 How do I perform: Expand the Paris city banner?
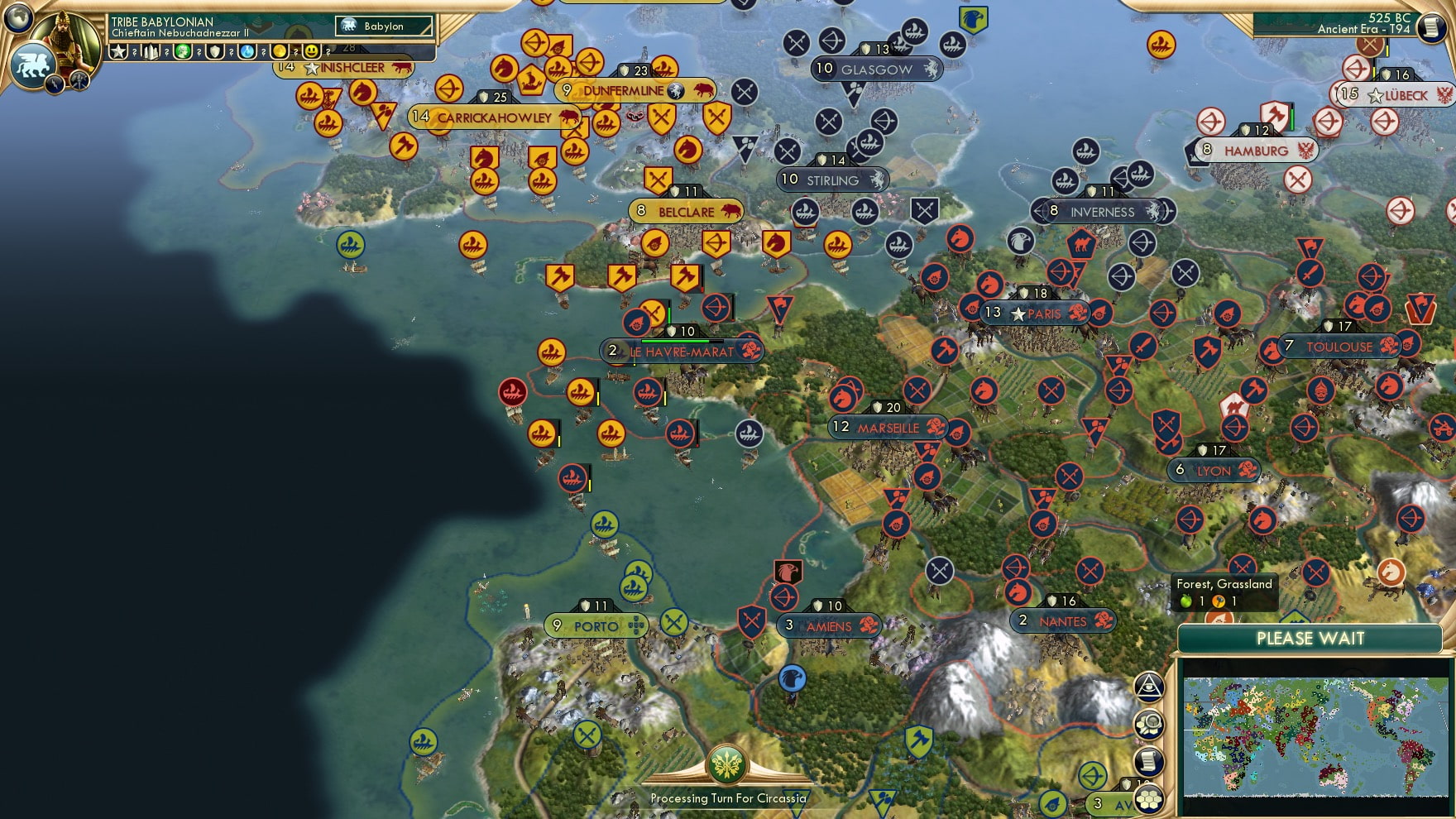(1036, 314)
